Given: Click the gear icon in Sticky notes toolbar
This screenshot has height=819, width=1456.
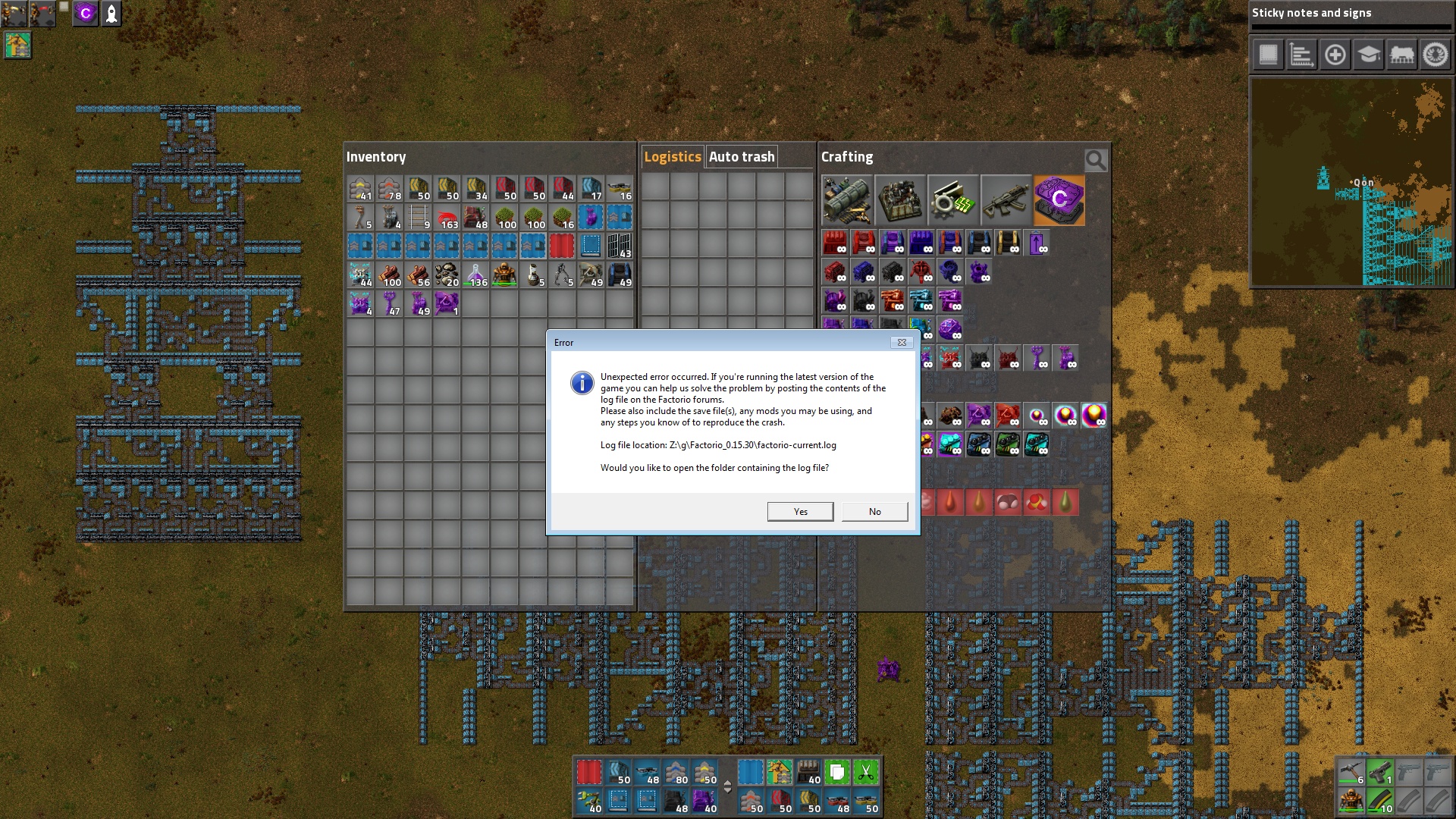Looking at the screenshot, I should pos(1436,55).
